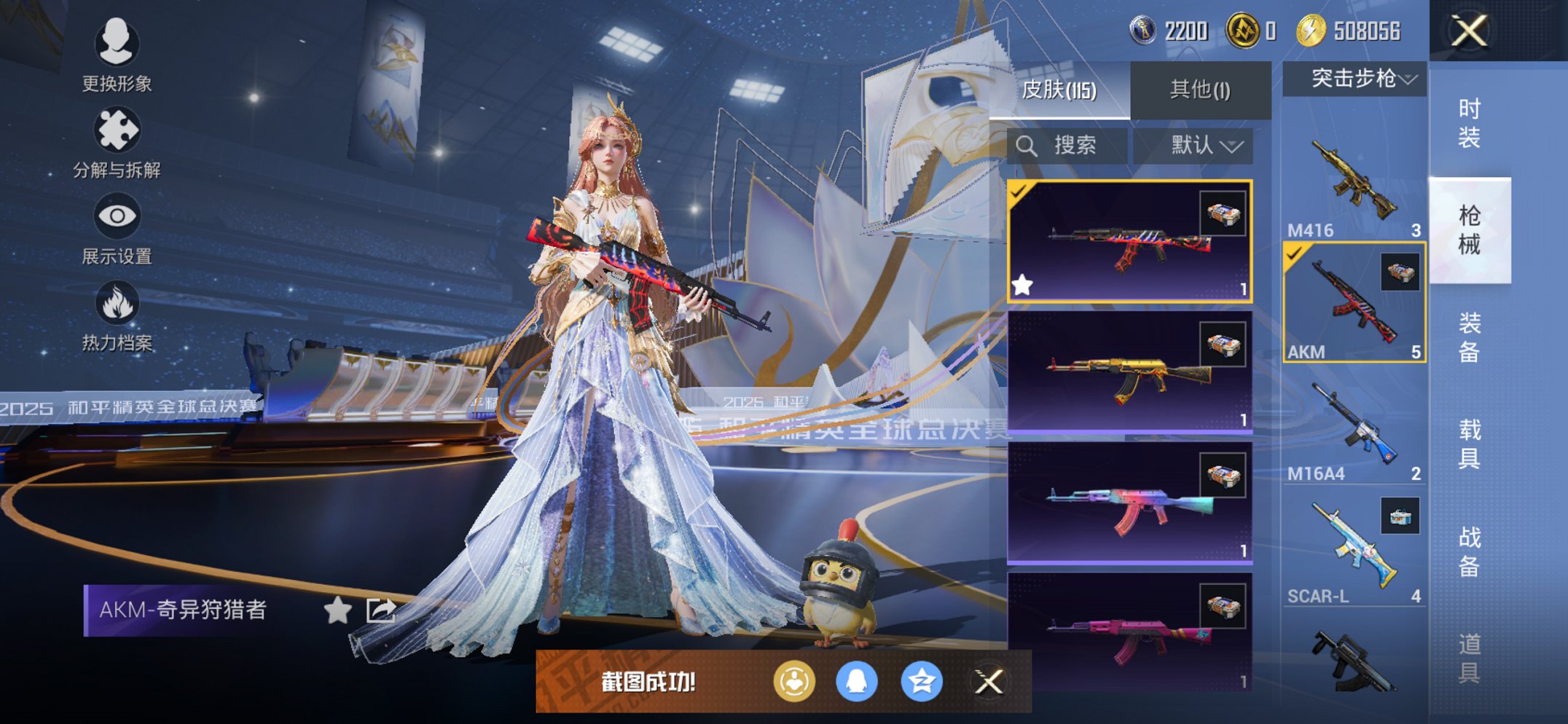Click the share arrow beside the skin name
Image resolution: width=1568 pixels, height=724 pixels.
380,610
